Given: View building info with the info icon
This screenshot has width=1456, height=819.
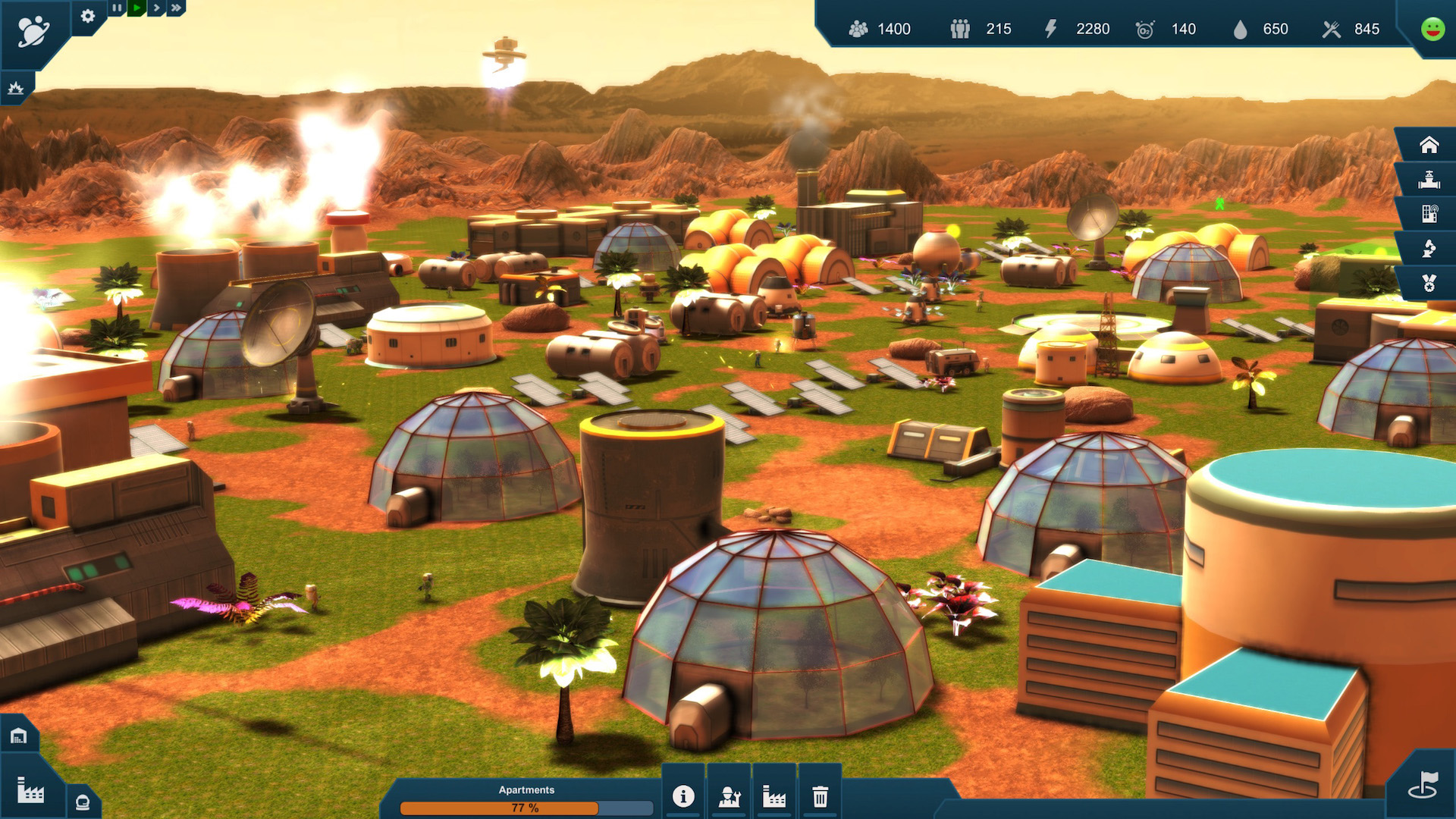Looking at the screenshot, I should (x=682, y=796).
